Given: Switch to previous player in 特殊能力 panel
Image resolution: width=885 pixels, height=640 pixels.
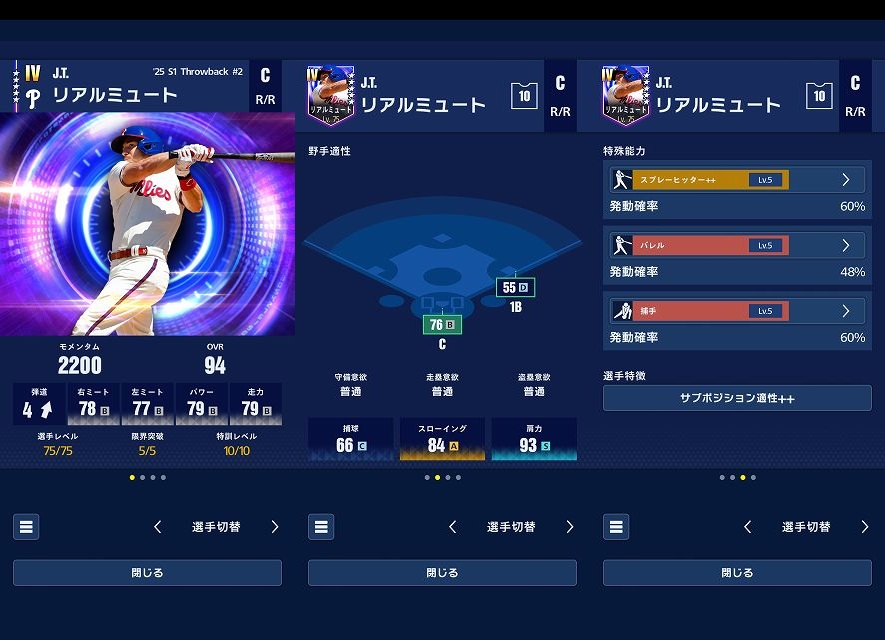Looking at the screenshot, I should click(x=748, y=527).
